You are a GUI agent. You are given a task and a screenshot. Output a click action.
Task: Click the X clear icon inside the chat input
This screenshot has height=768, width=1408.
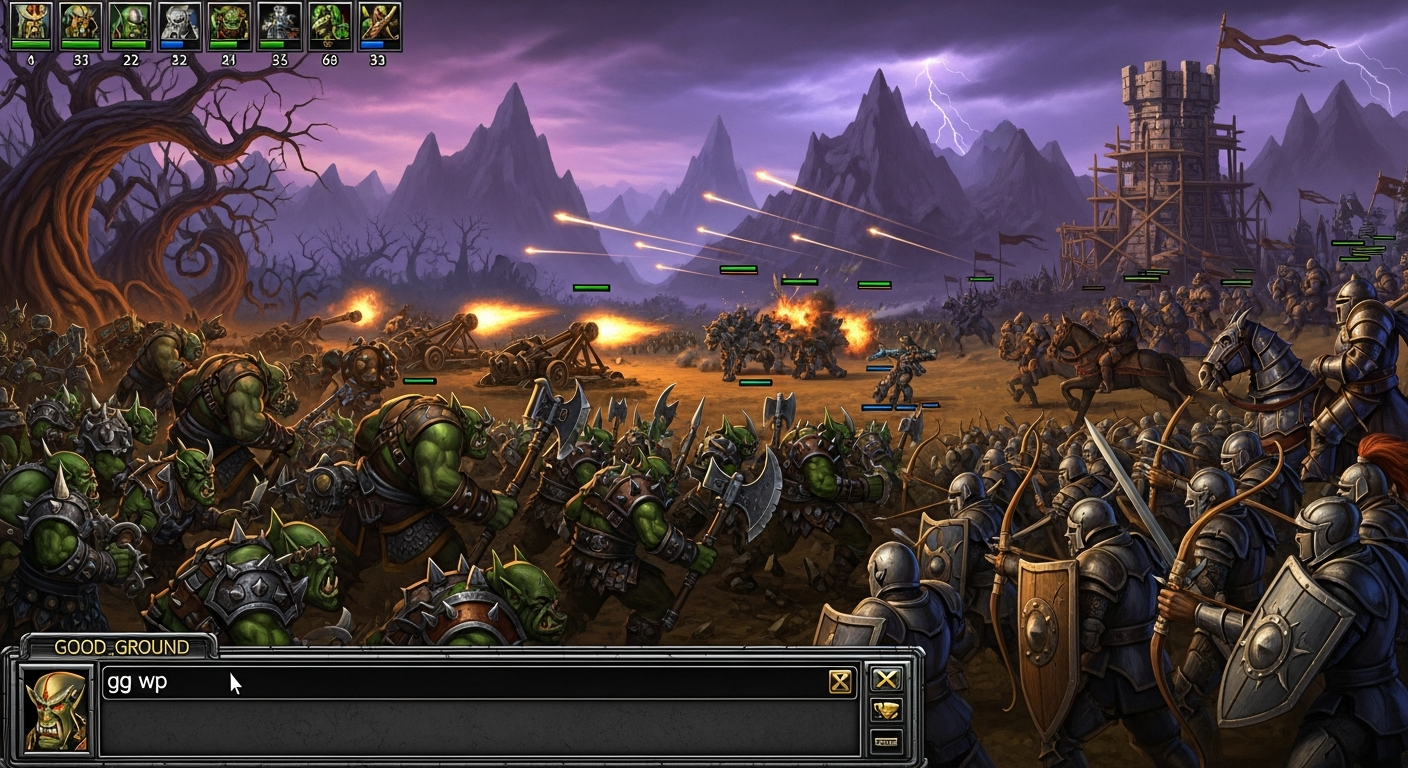[x=841, y=680]
